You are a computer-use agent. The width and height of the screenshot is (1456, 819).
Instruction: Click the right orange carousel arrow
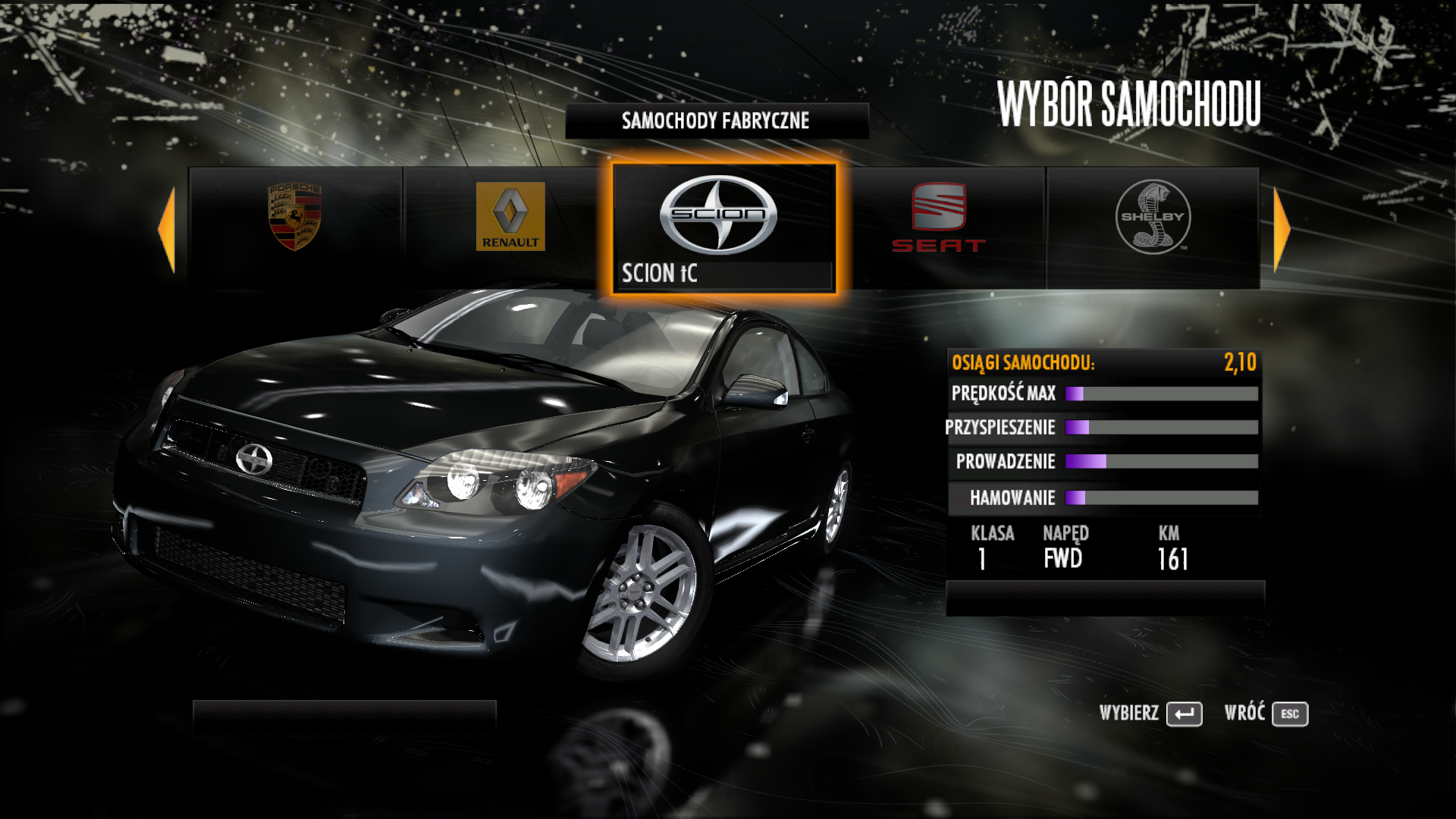coord(1281,228)
